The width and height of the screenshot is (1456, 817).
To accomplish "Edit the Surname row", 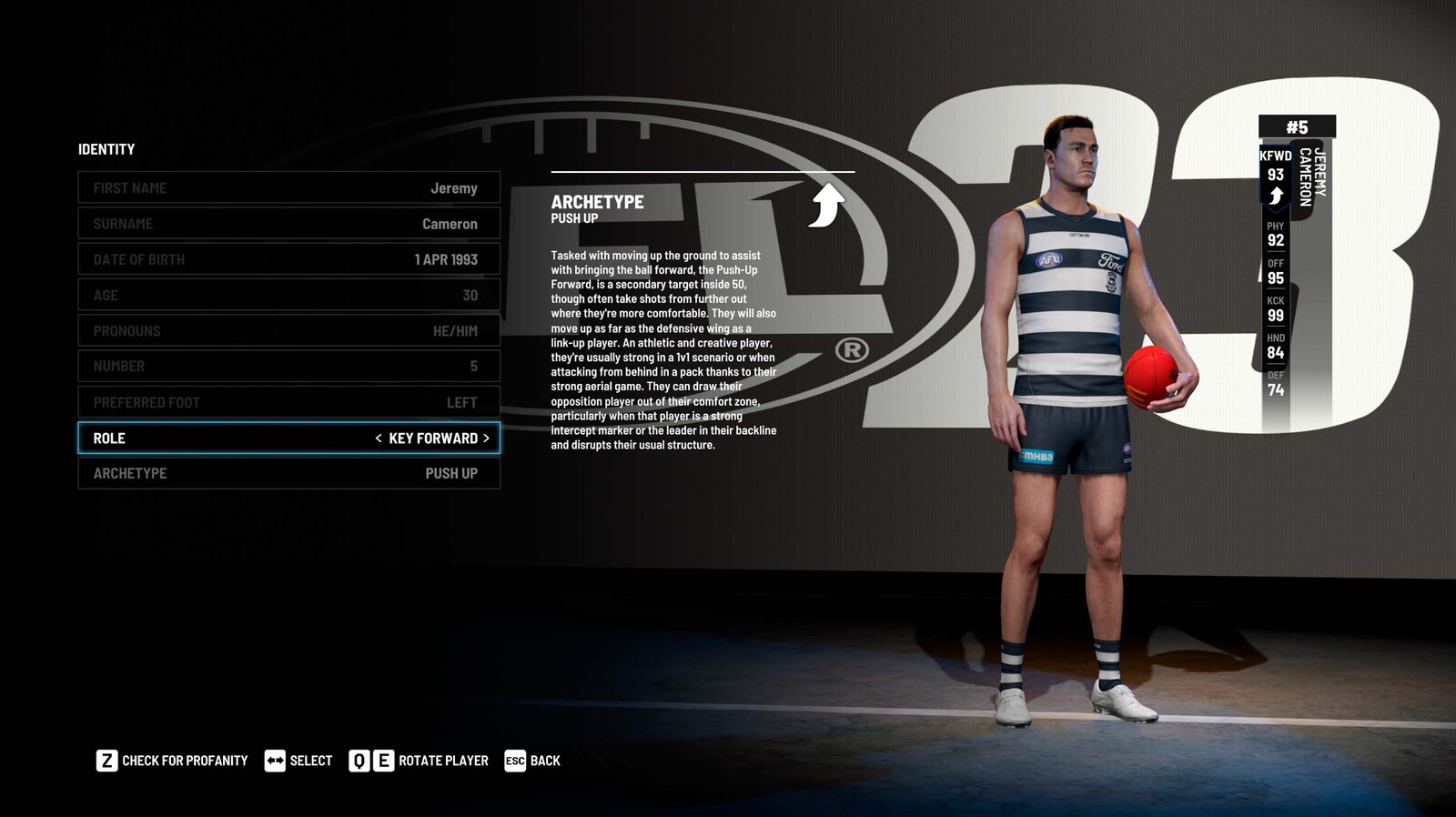I will [x=288, y=224].
